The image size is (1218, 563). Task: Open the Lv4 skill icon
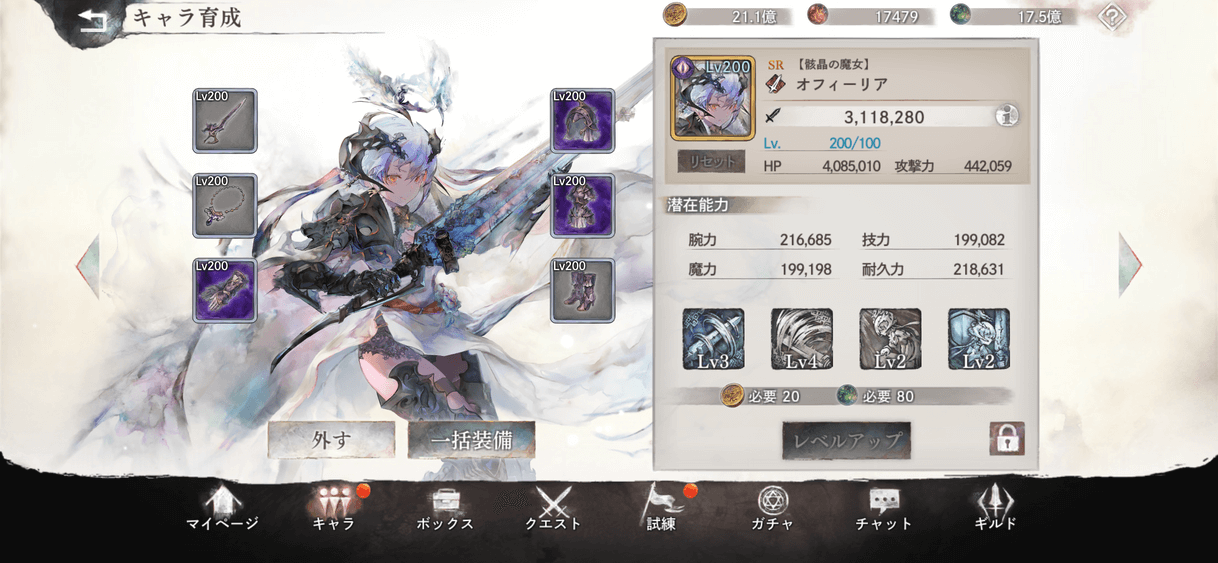click(801, 339)
